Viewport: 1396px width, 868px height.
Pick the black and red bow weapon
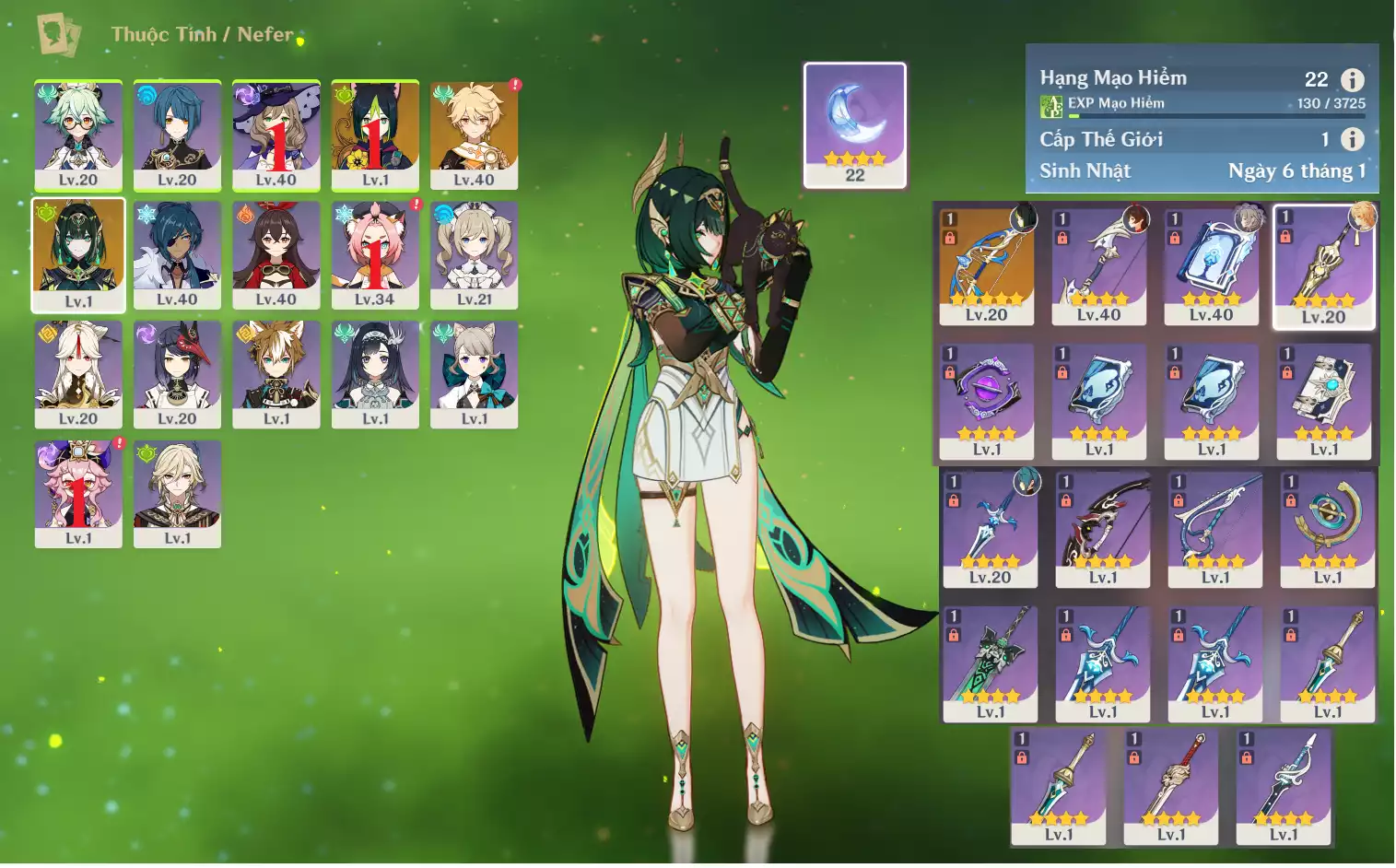pyautogui.click(x=1103, y=530)
